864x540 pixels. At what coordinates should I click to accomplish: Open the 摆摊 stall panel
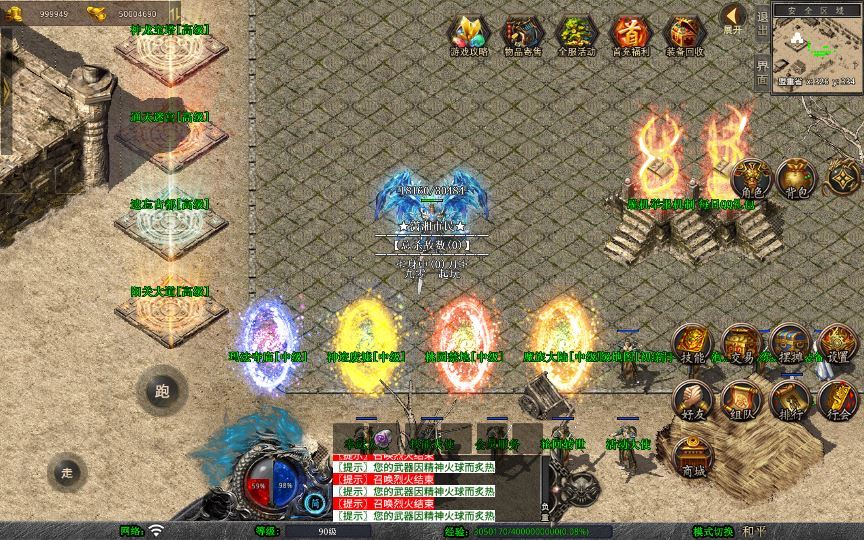click(790, 345)
